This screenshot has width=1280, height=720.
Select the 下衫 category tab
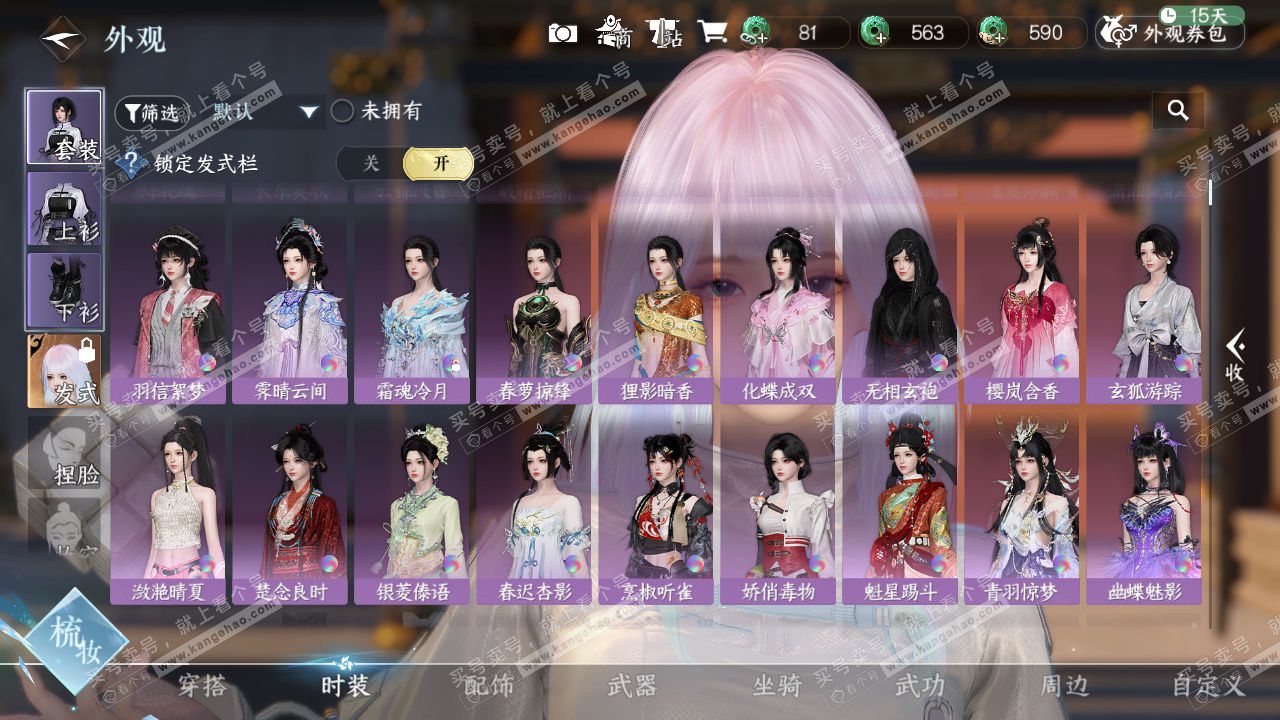click(64, 290)
